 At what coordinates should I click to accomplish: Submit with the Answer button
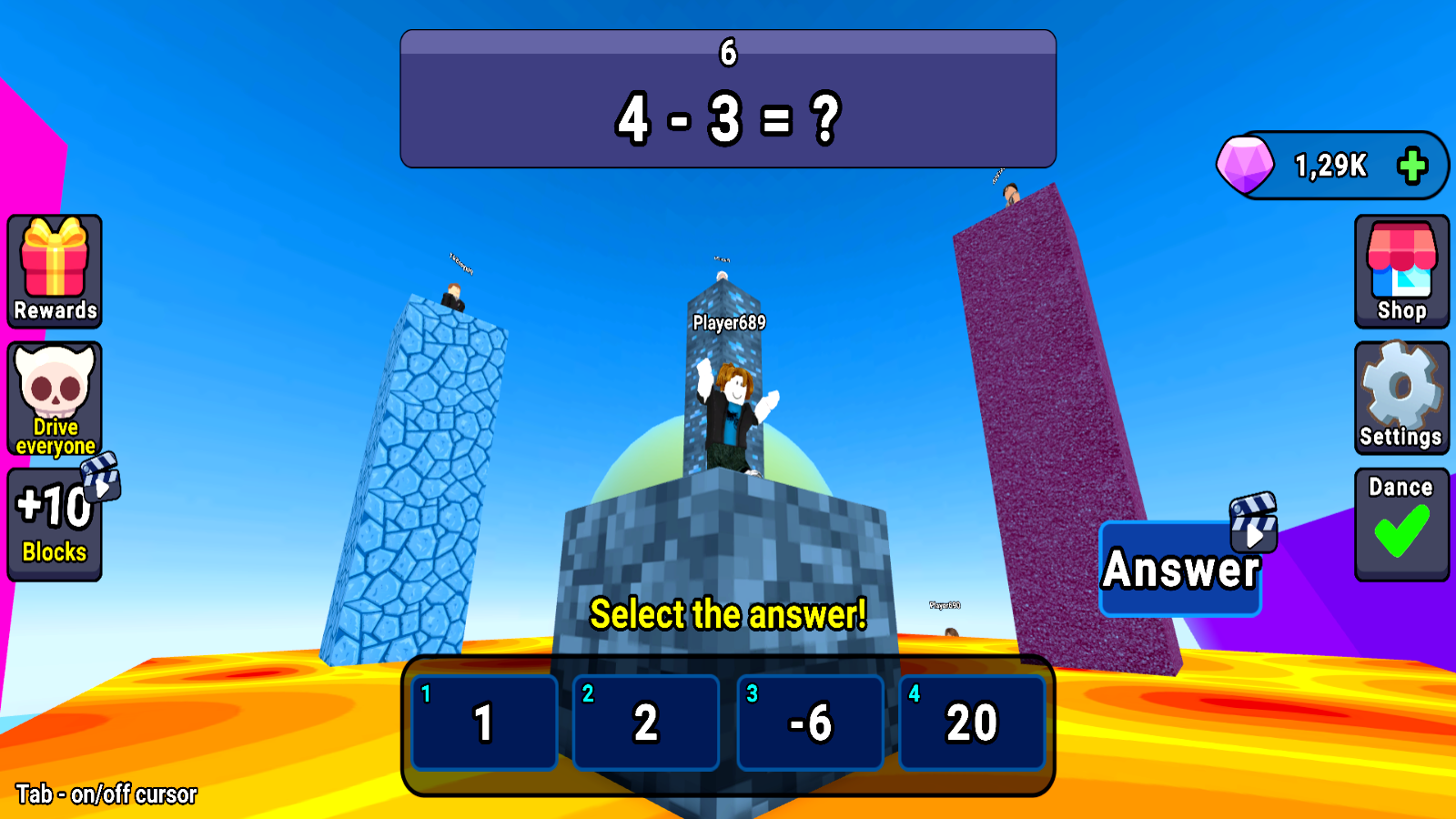pos(1180,571)
